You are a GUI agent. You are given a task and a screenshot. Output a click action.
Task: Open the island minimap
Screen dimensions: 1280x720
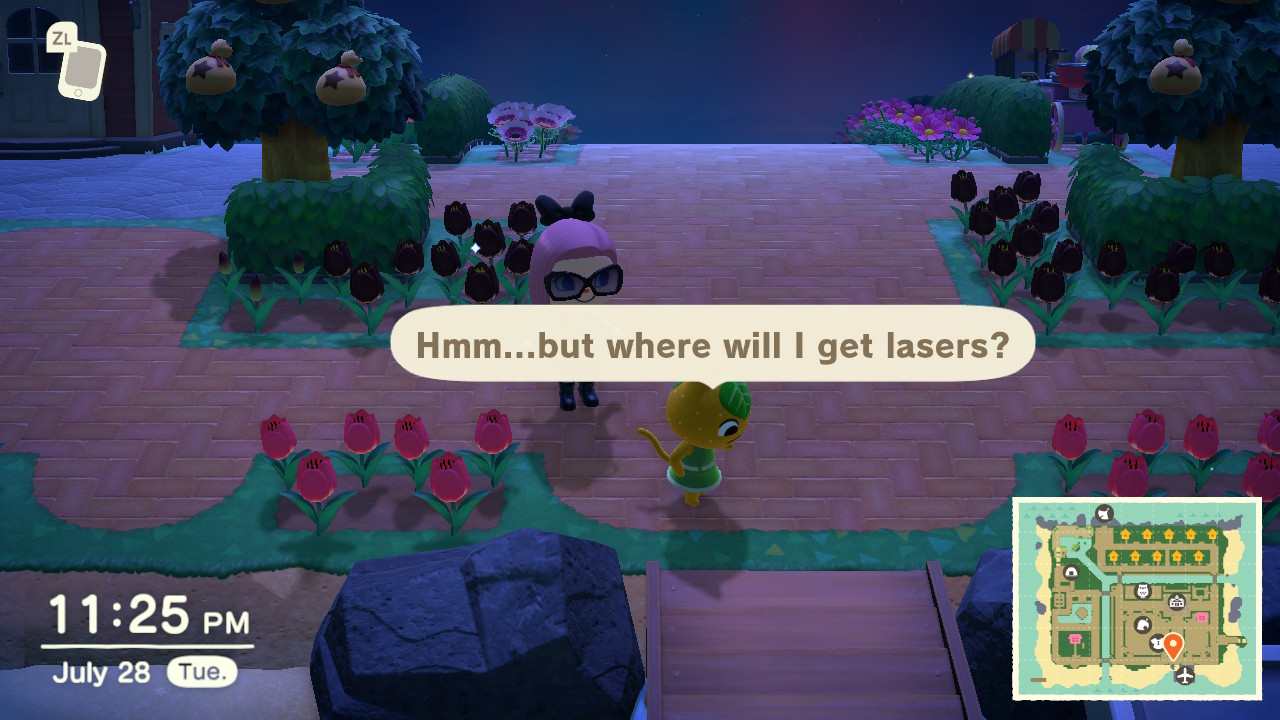1137,598
